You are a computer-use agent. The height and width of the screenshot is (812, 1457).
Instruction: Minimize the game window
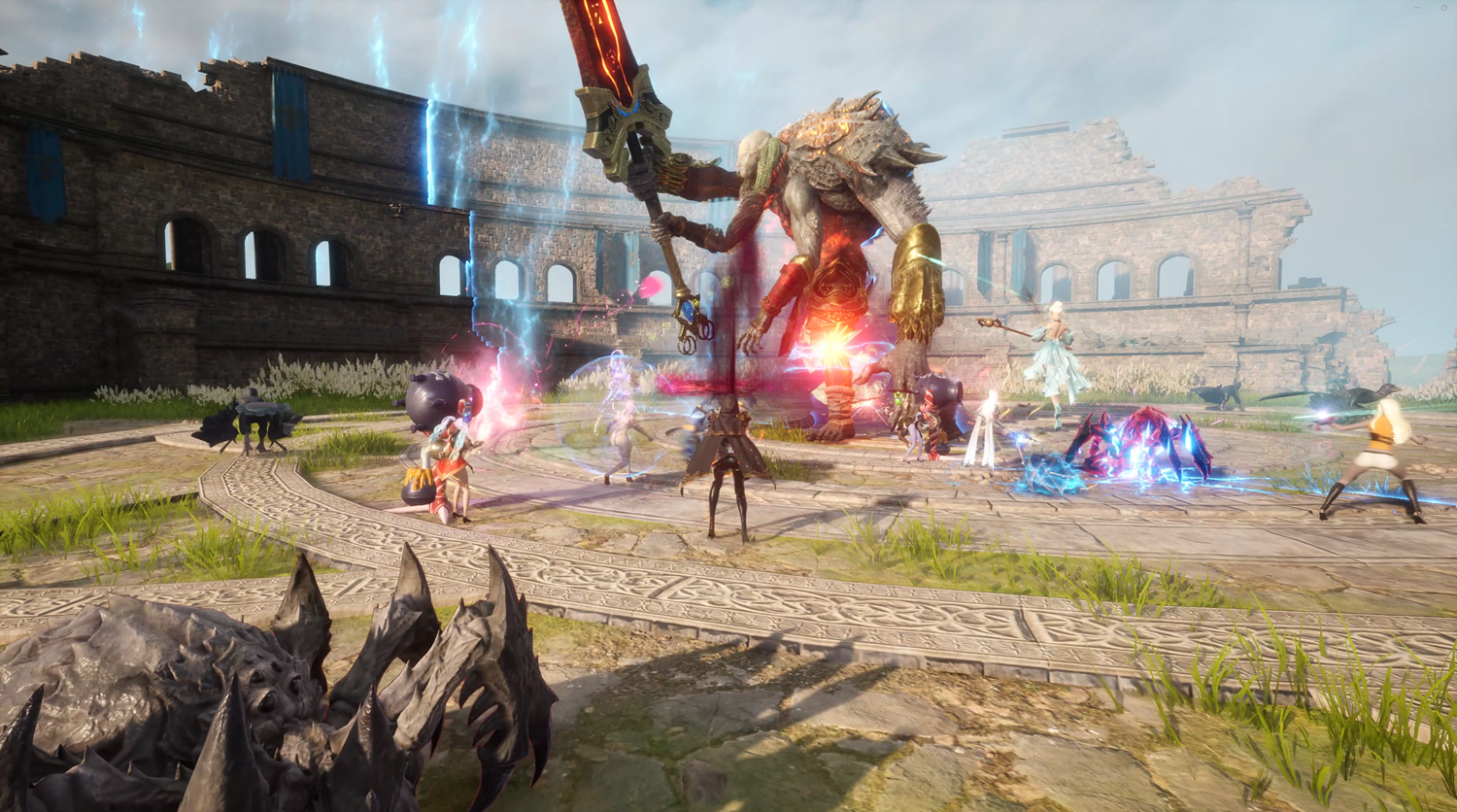click(x=1417, y=8)
